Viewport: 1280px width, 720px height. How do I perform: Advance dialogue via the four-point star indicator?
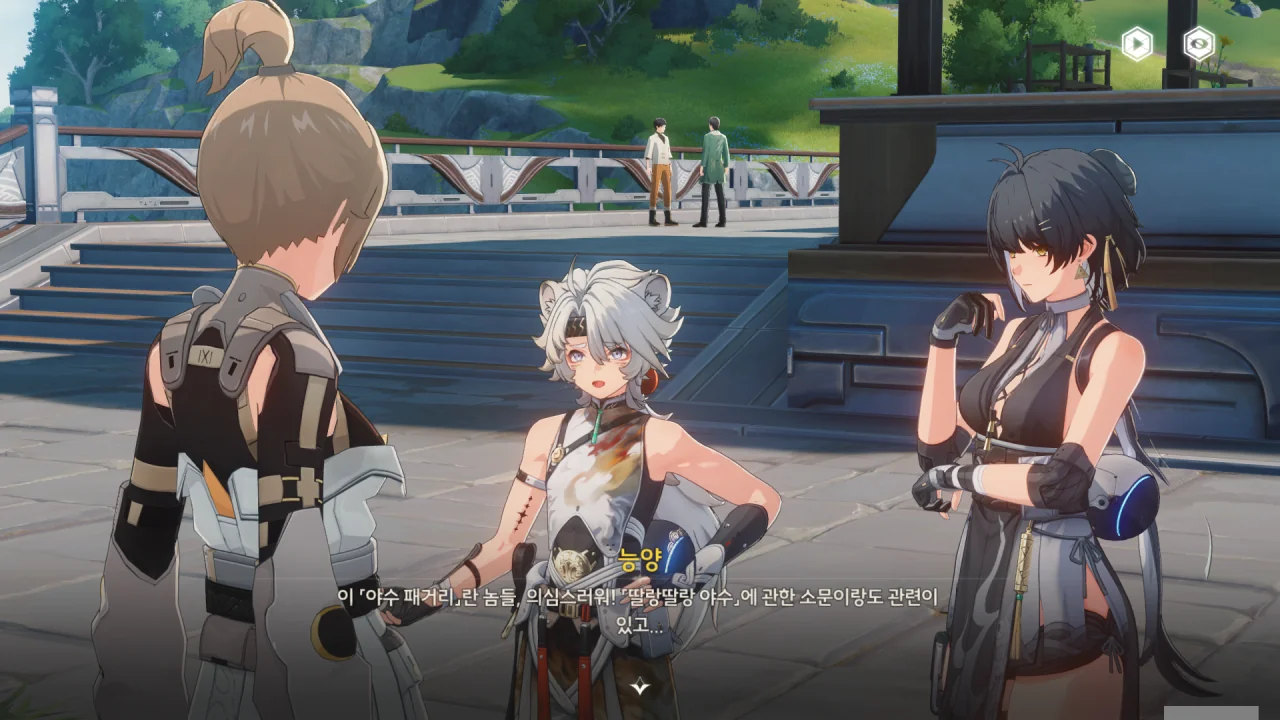(640, 687)
